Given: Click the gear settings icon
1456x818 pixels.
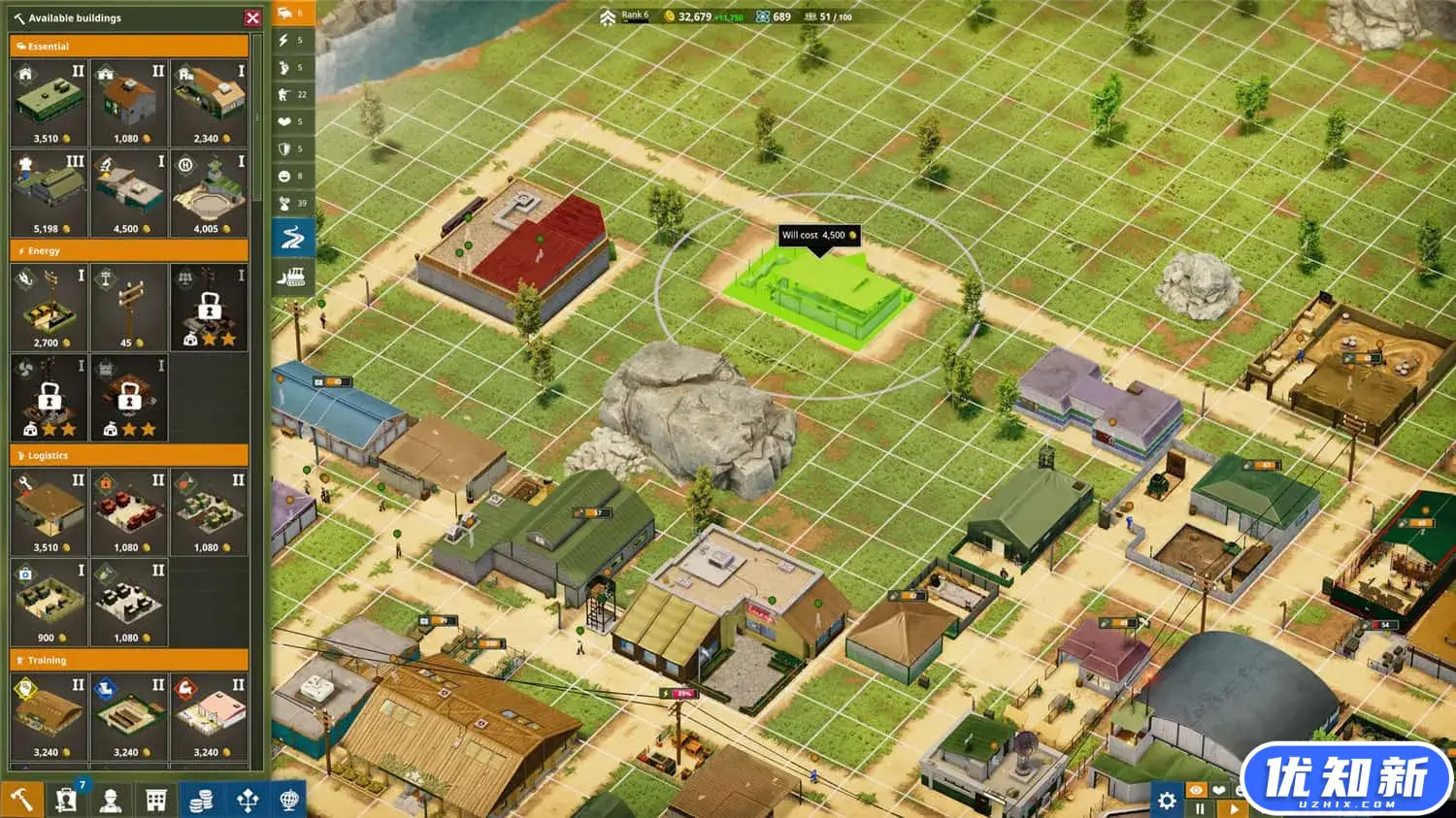Looking at the screenshot, I should [x=1167, y=801].
